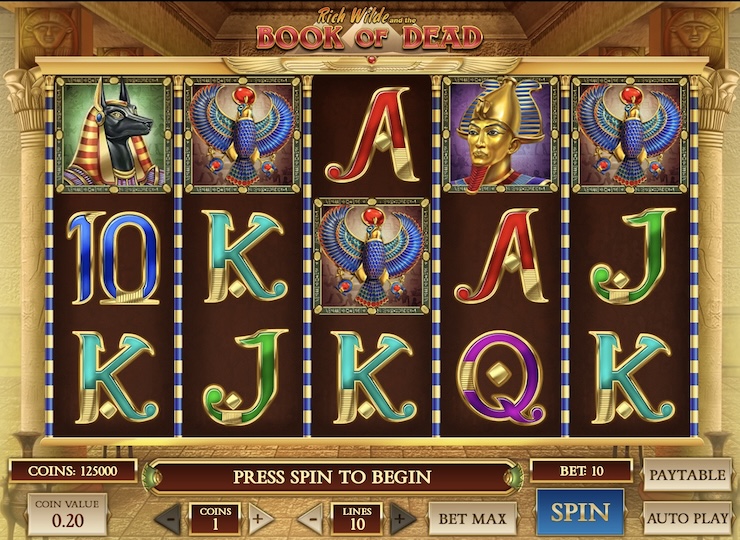Click the blue SPIN button
740x540 pixels.
pos(580,513)
